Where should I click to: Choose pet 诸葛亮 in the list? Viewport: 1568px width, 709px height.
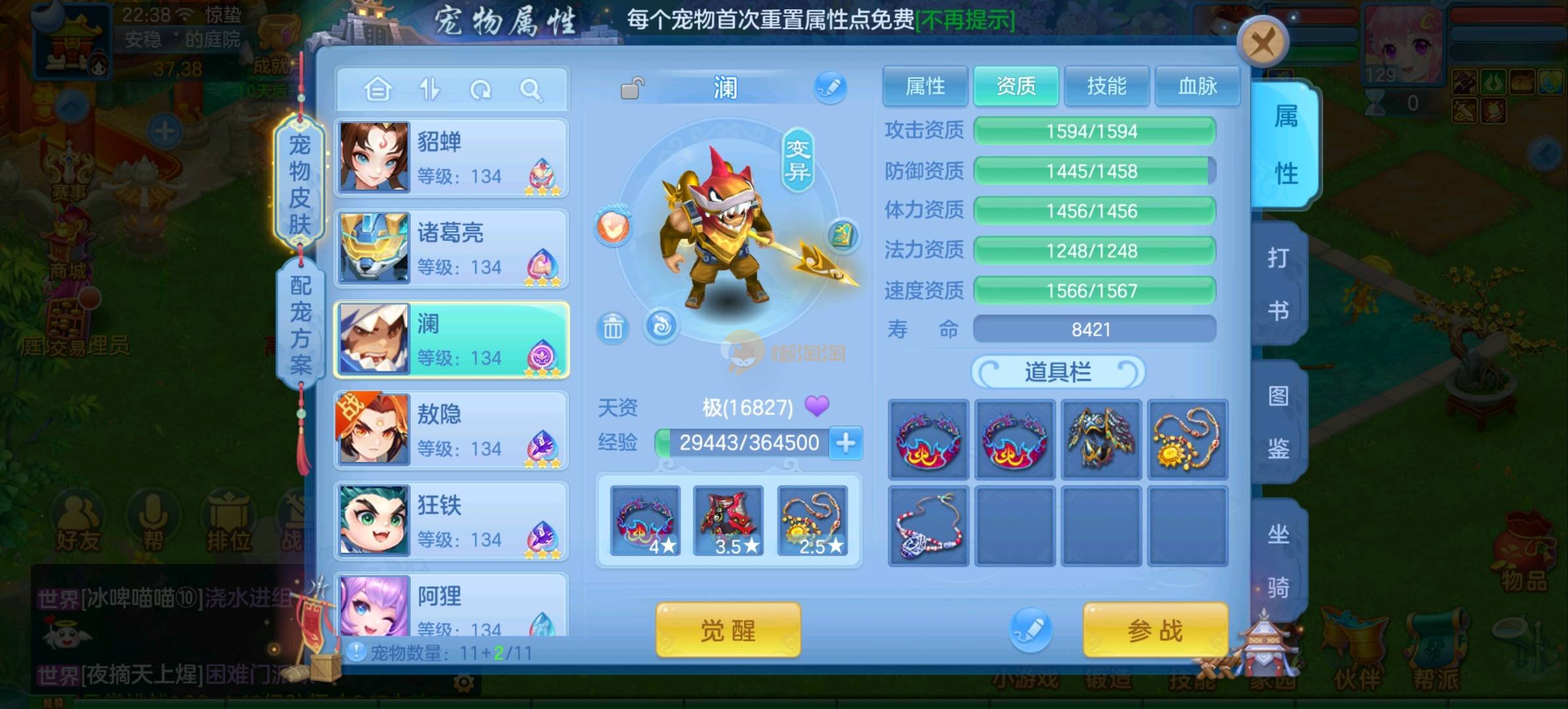click(451, 249)
